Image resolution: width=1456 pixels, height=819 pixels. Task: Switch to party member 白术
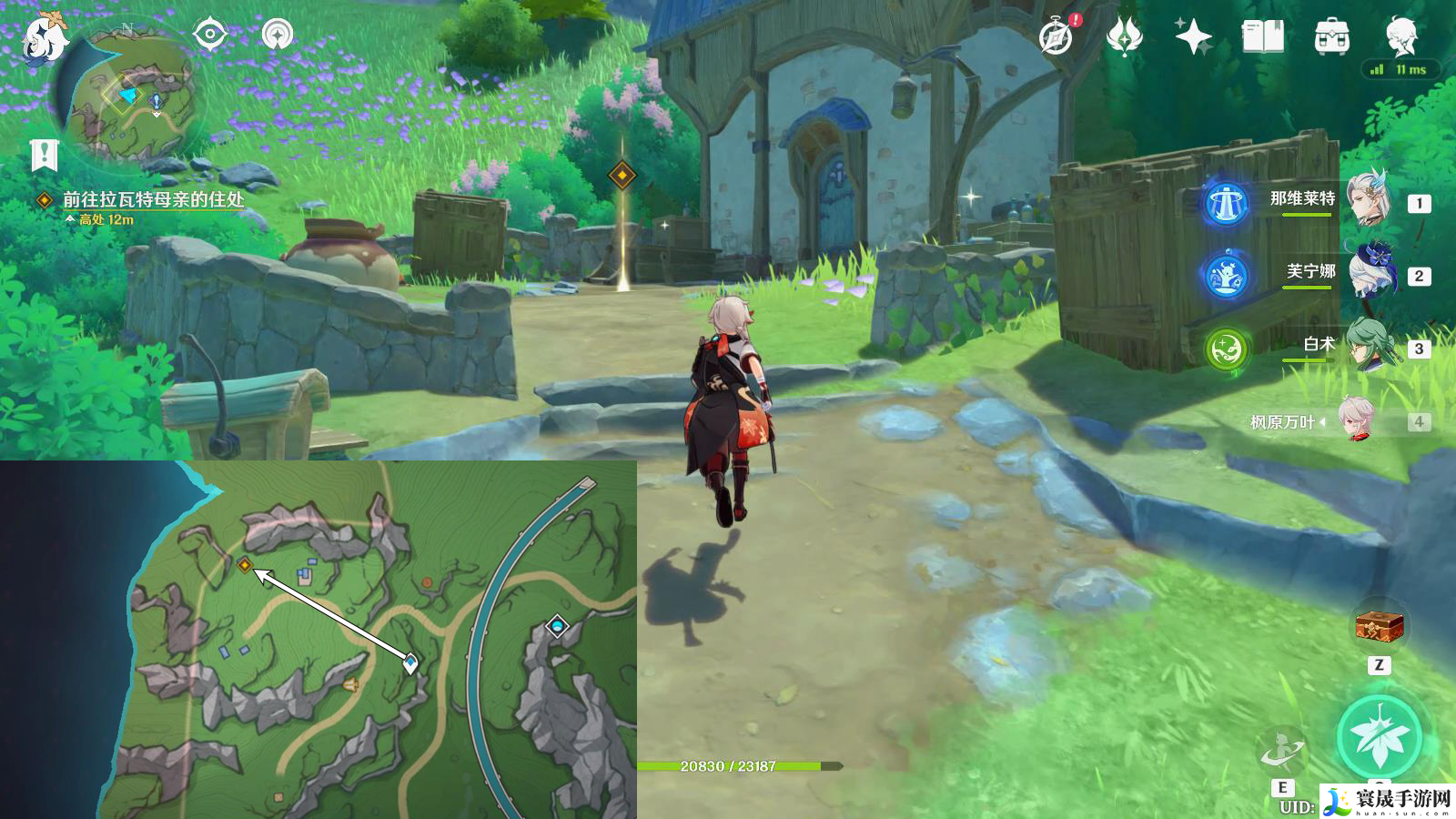1368,345
